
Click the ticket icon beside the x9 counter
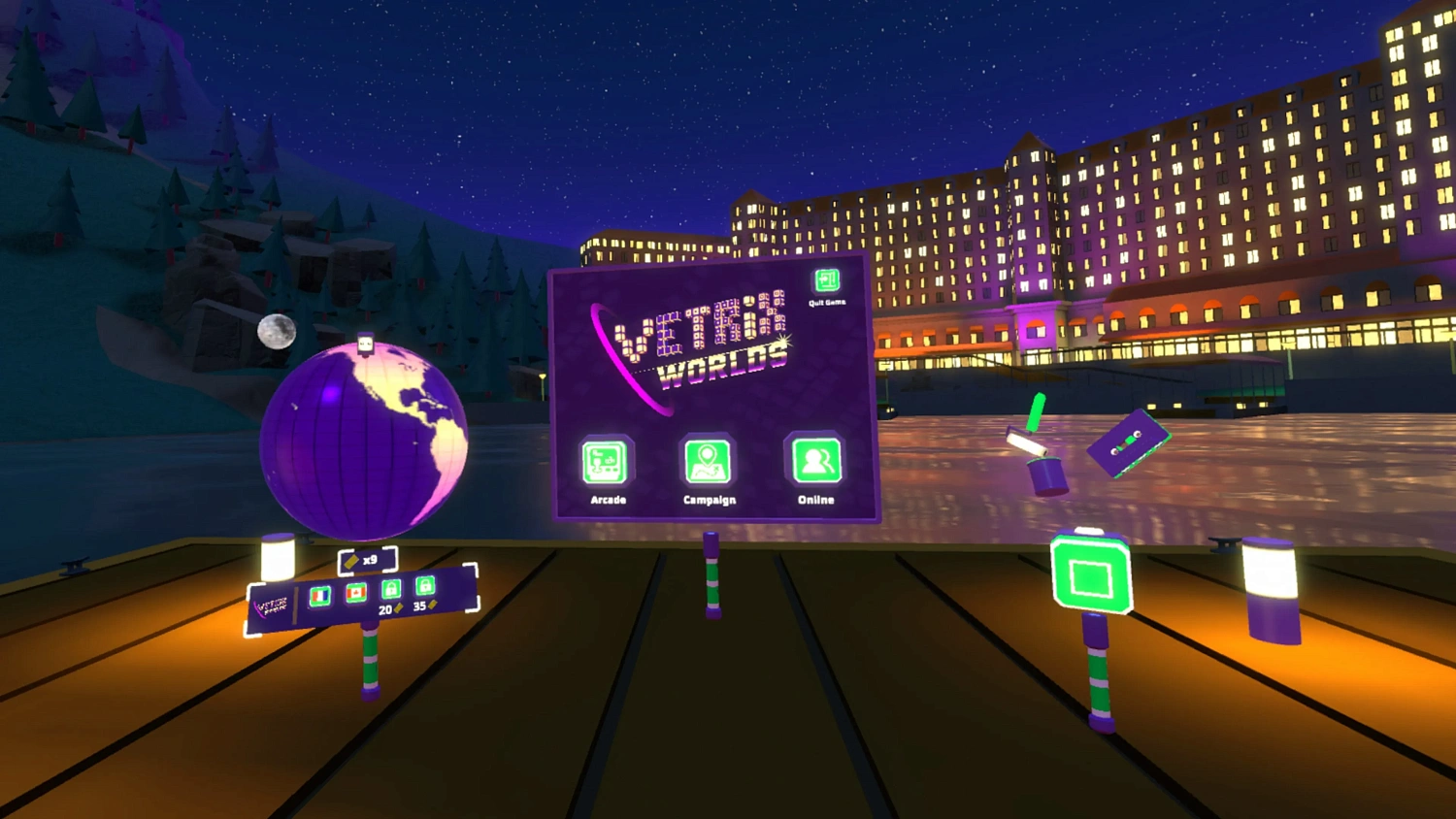pyautogui.click(x=349, y=561)
